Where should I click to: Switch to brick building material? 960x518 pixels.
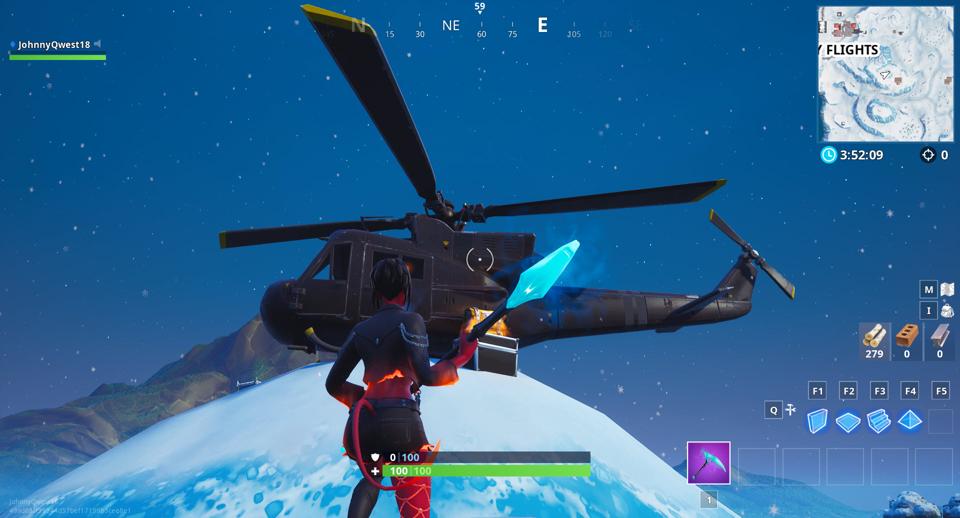tap(909, 337)
